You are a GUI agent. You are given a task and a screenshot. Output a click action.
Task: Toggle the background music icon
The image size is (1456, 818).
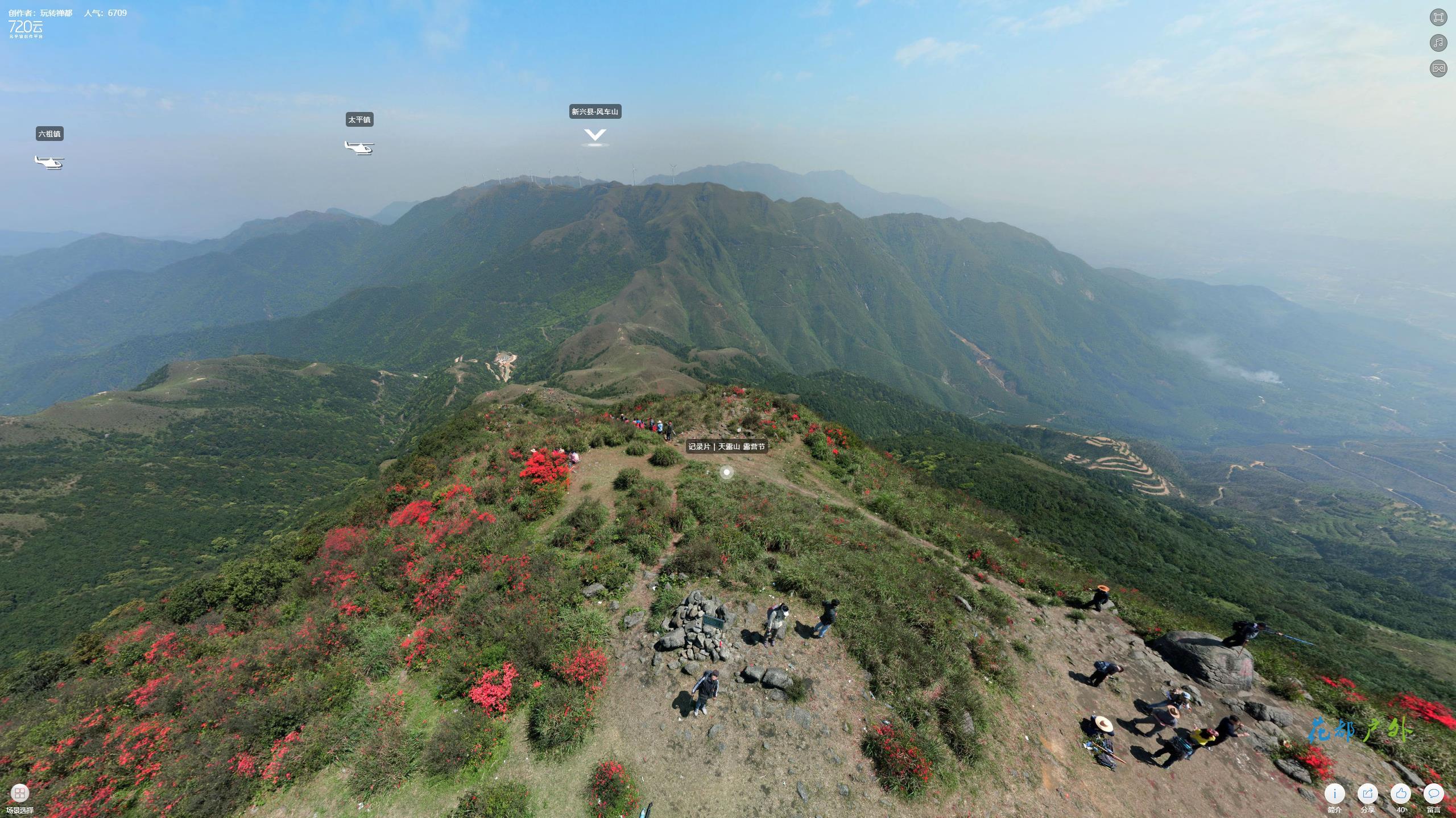[1438, 43]
